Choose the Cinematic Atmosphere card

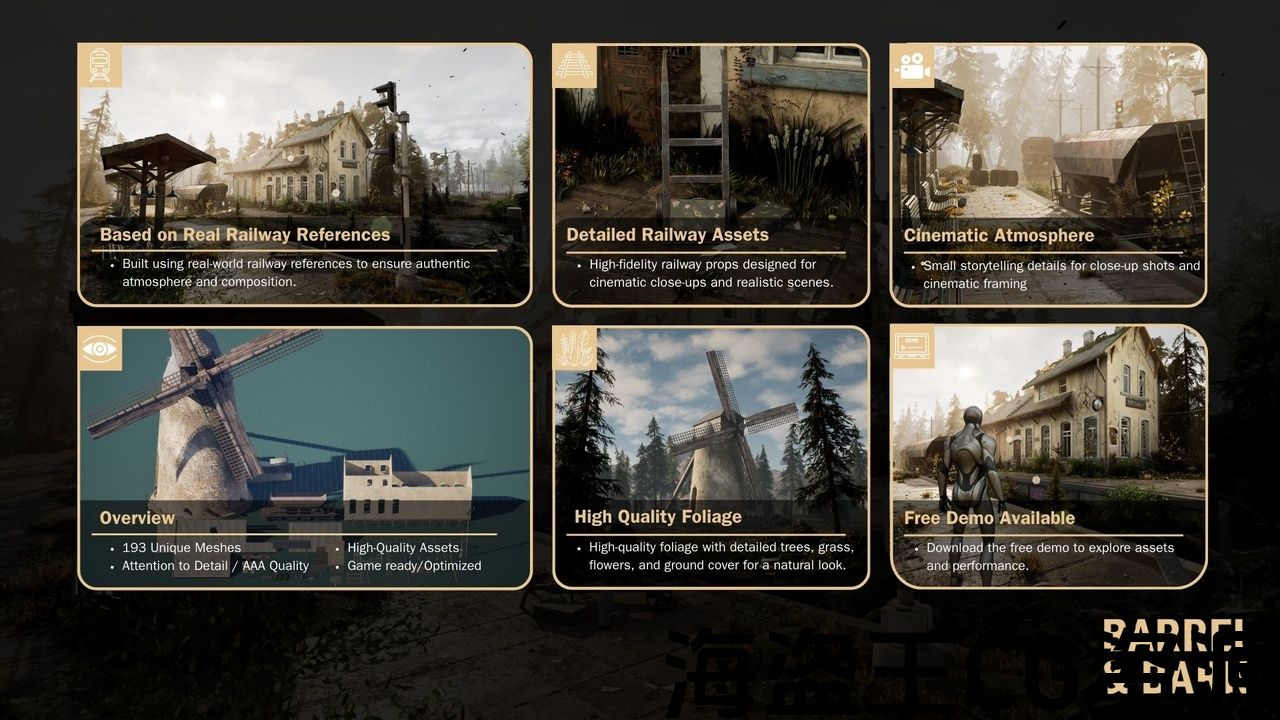1048,174
